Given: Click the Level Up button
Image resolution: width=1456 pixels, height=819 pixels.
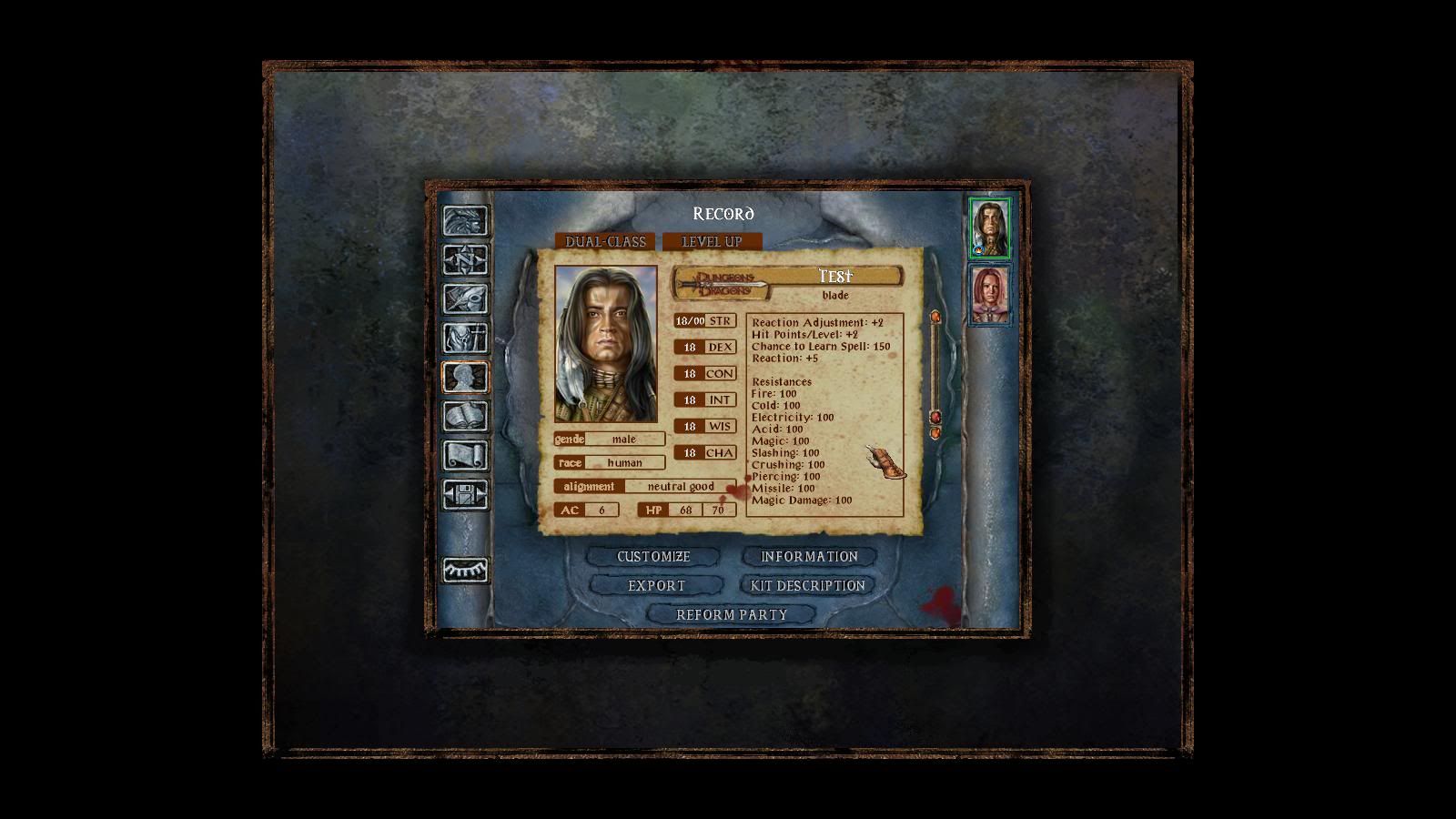Looking at the screenshot, I should click(712, 241).
